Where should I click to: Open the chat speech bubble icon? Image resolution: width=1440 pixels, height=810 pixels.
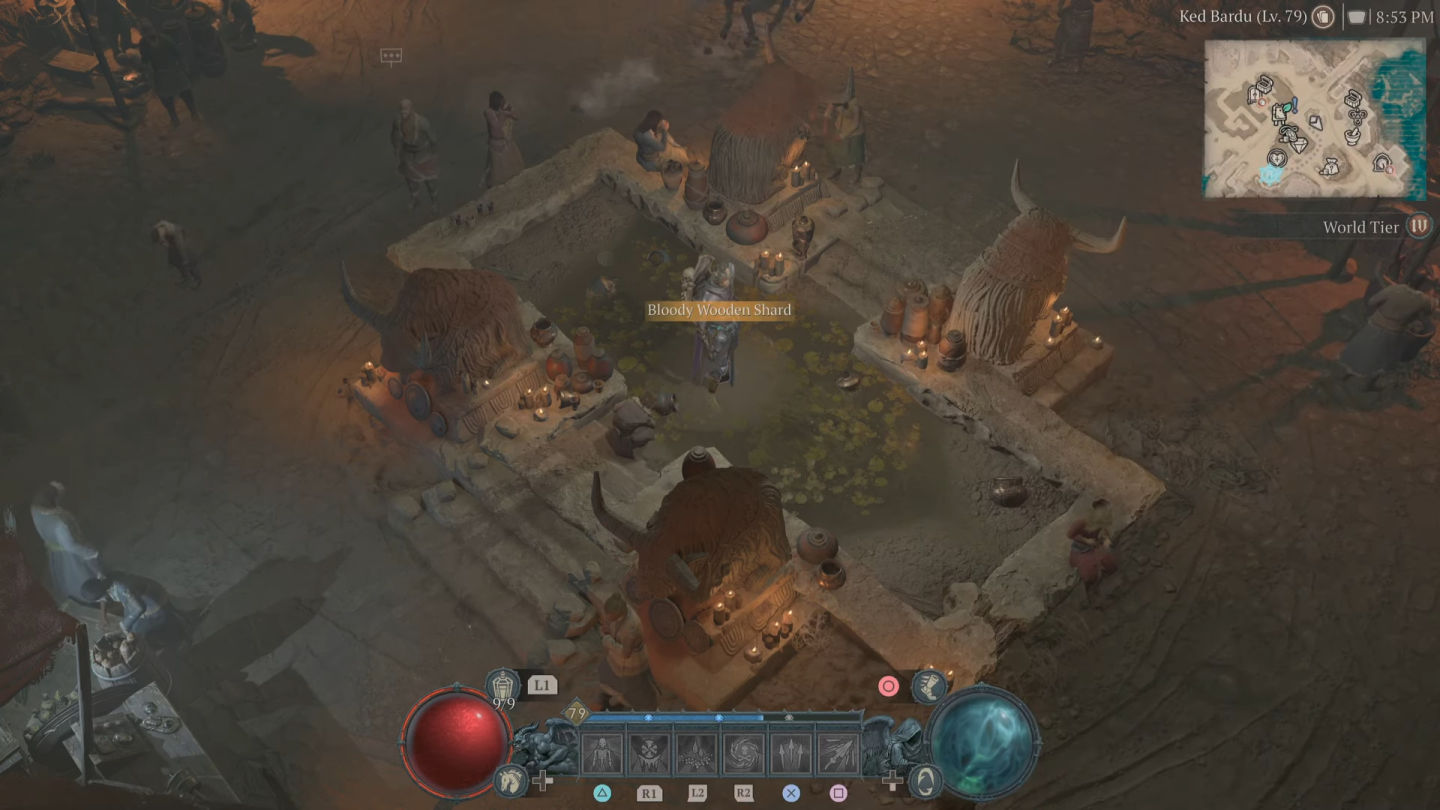pos(391,56)
